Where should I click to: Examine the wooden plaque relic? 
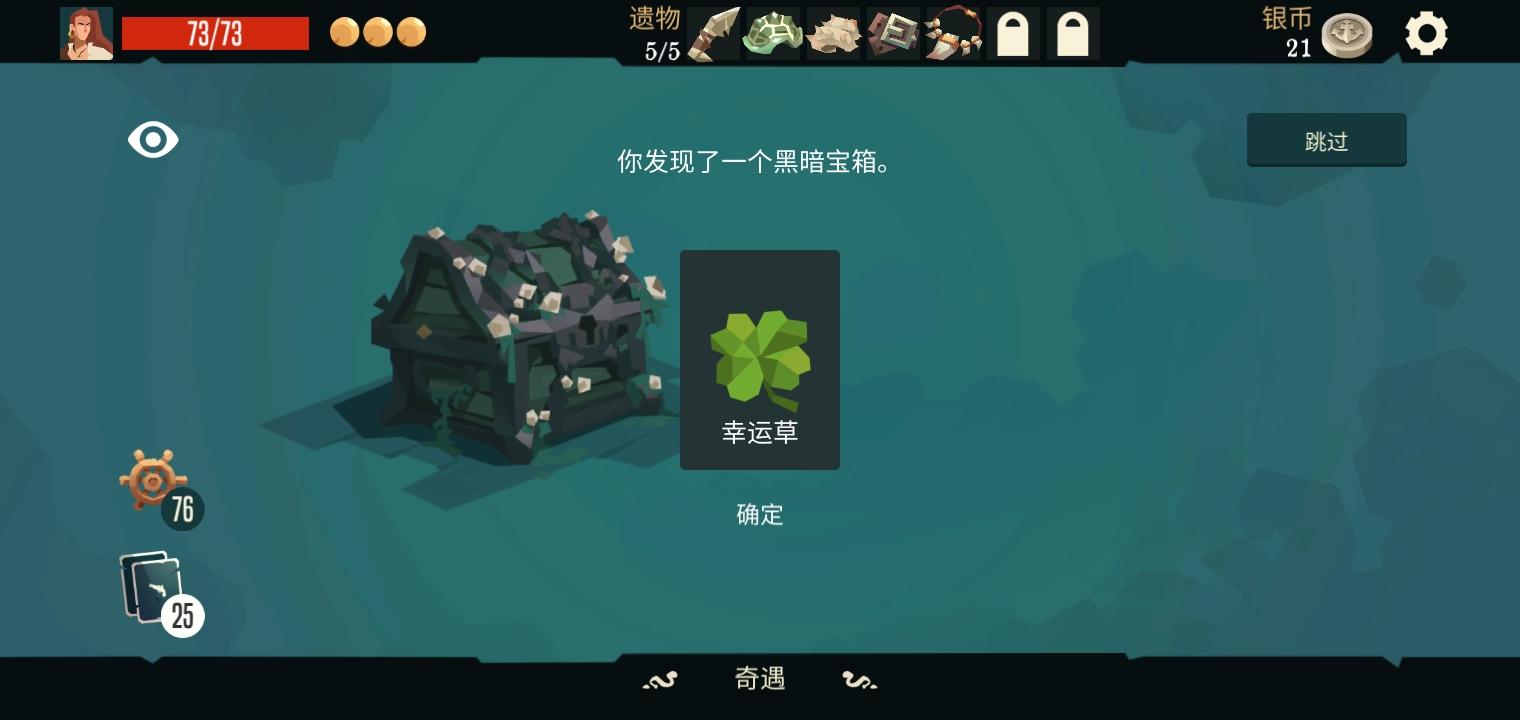pos(893,32)
